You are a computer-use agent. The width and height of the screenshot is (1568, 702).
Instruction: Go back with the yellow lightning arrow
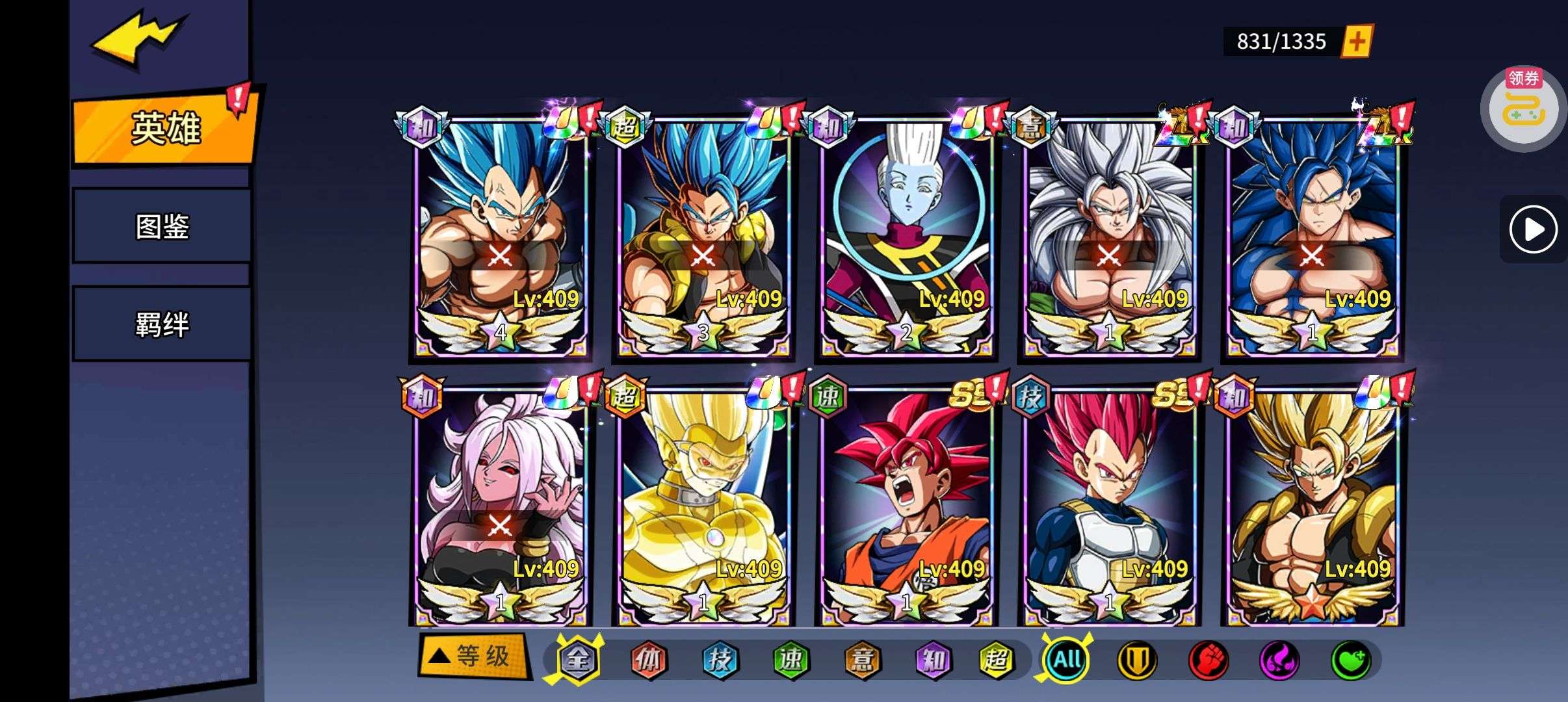[138, 40]
